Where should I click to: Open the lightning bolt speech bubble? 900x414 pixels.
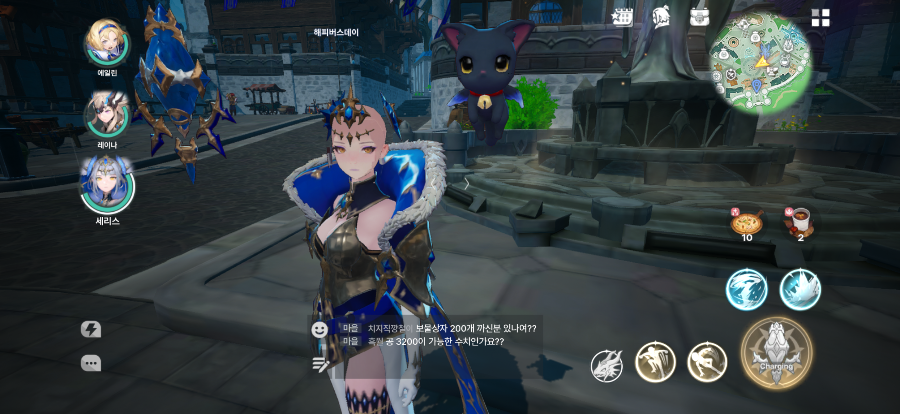(x=91, y=329)
